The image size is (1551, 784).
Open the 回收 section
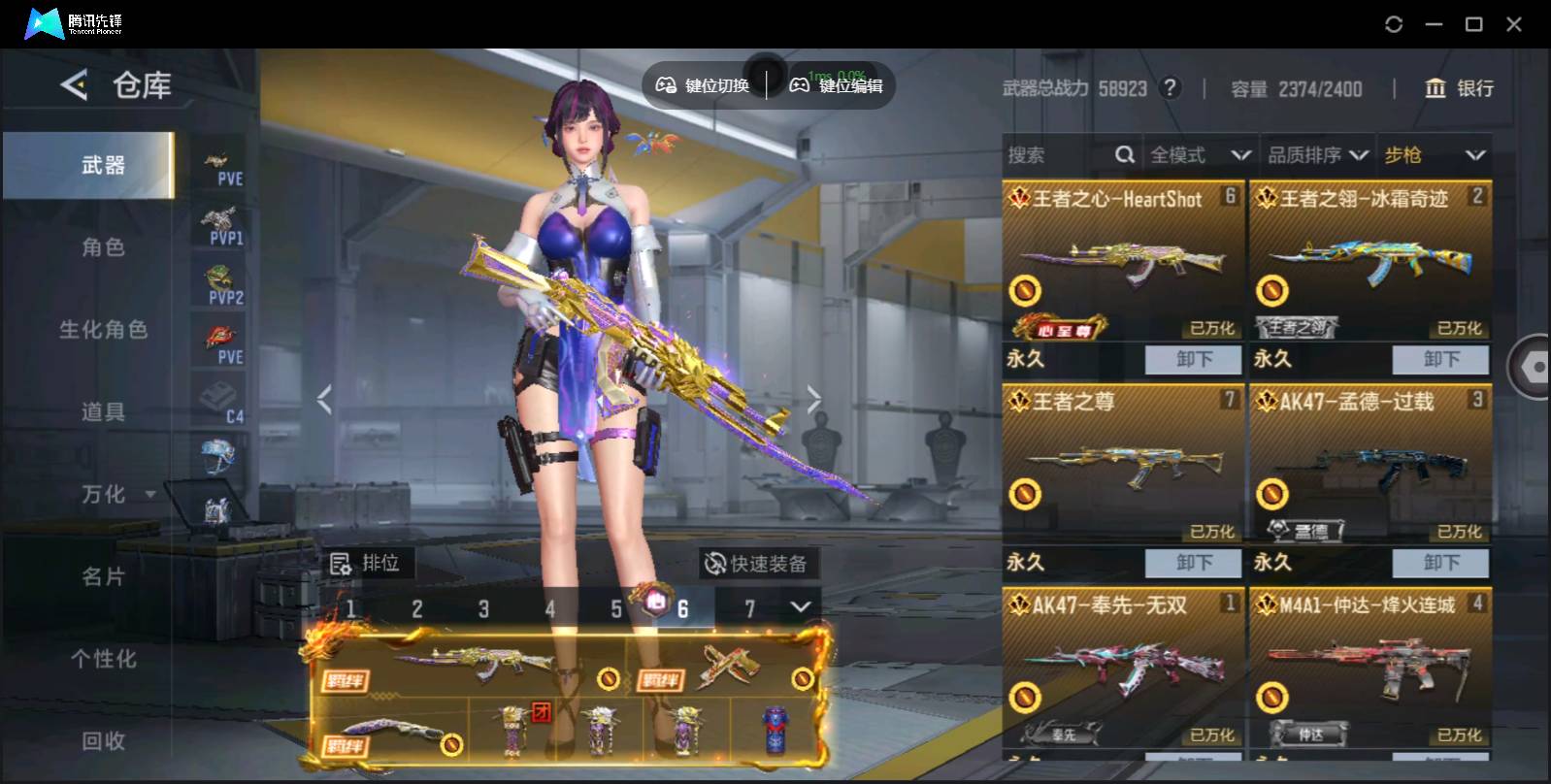(103, 741)
